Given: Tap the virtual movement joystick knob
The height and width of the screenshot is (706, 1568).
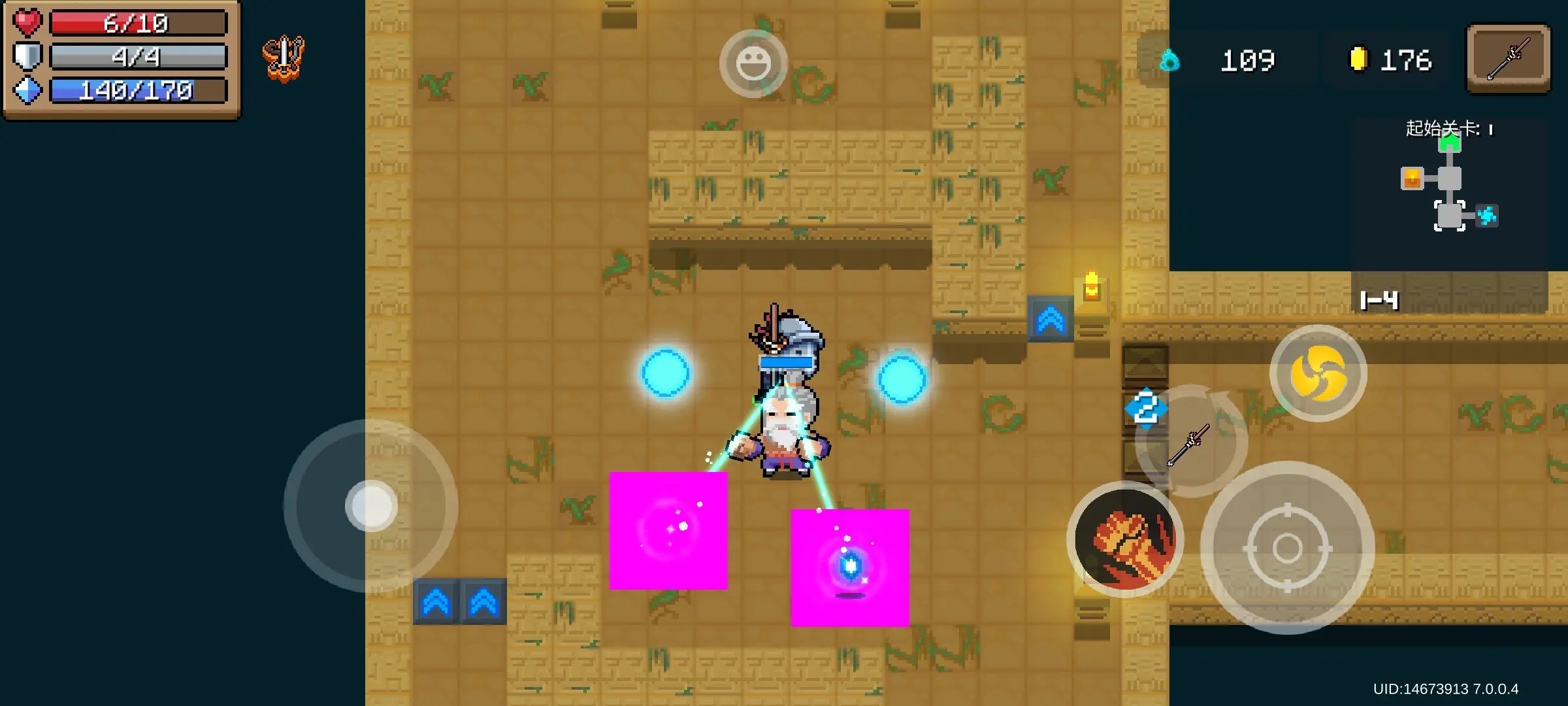Looking at the screenshot, I should point(371,506).
